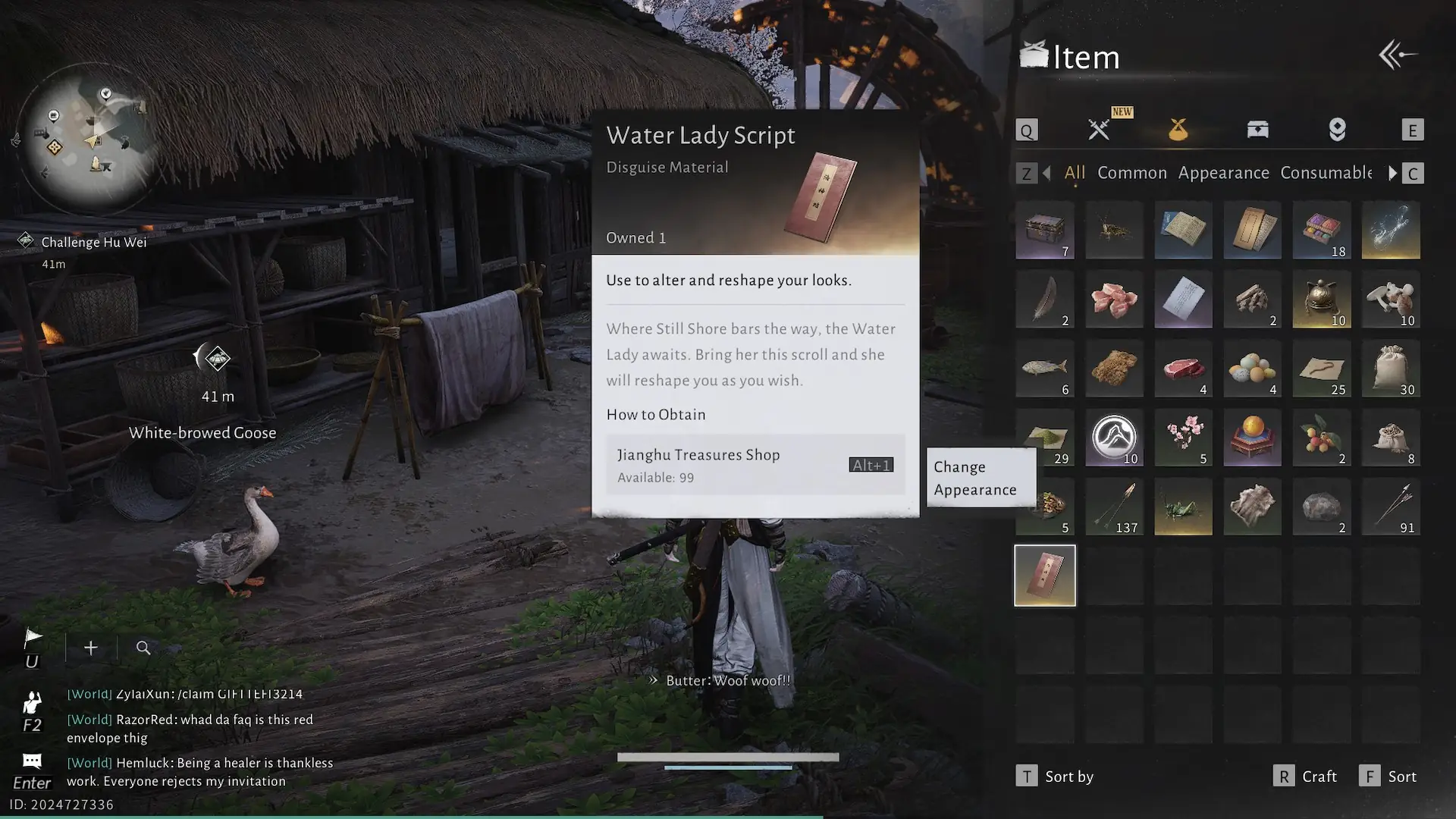Select the crossed swords equipment tab icon
Image resolution: width=1456 pixels, height=819 pixels.
coord(1099,128)
